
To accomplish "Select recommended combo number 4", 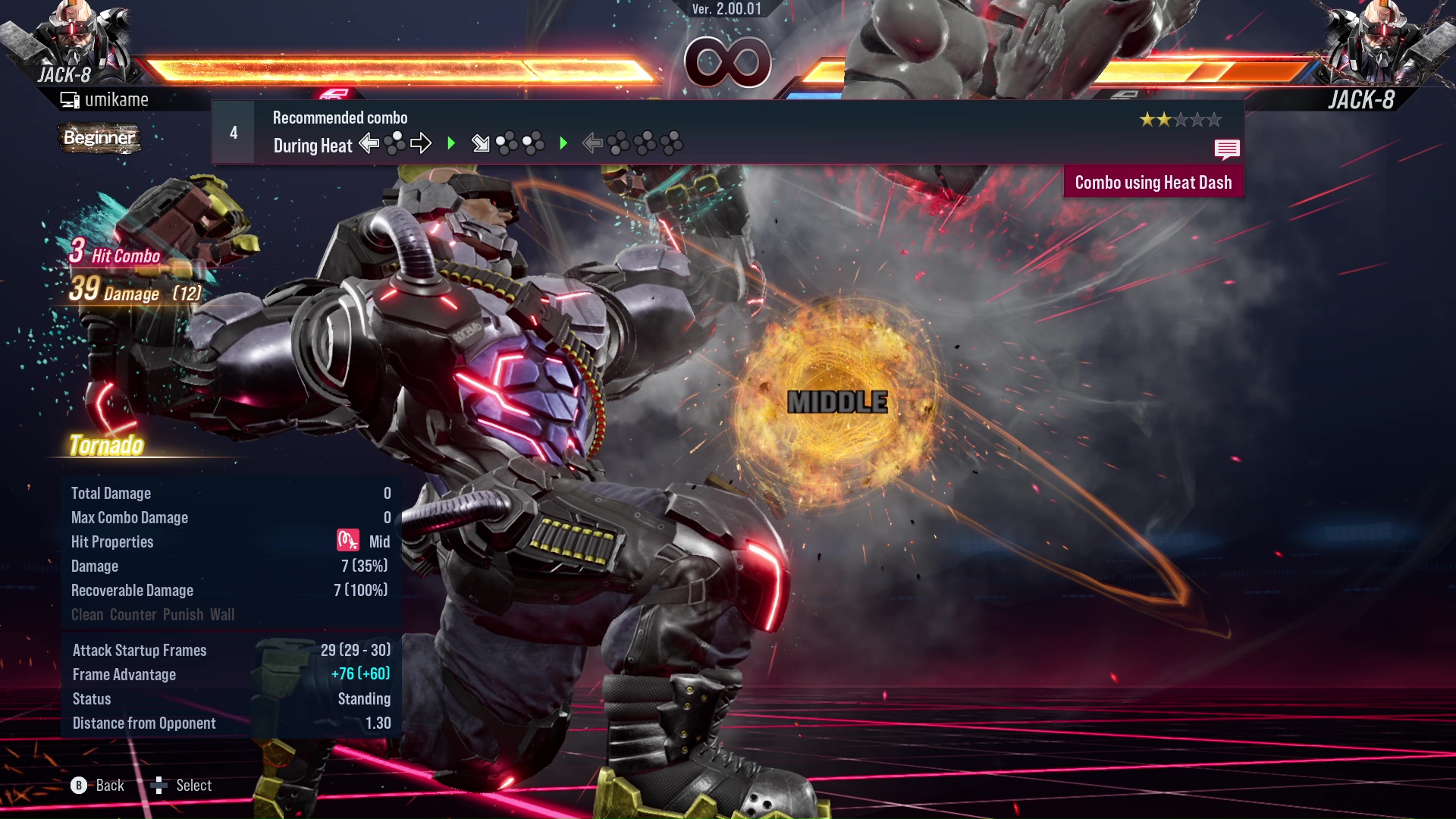I will click(234, 133).
